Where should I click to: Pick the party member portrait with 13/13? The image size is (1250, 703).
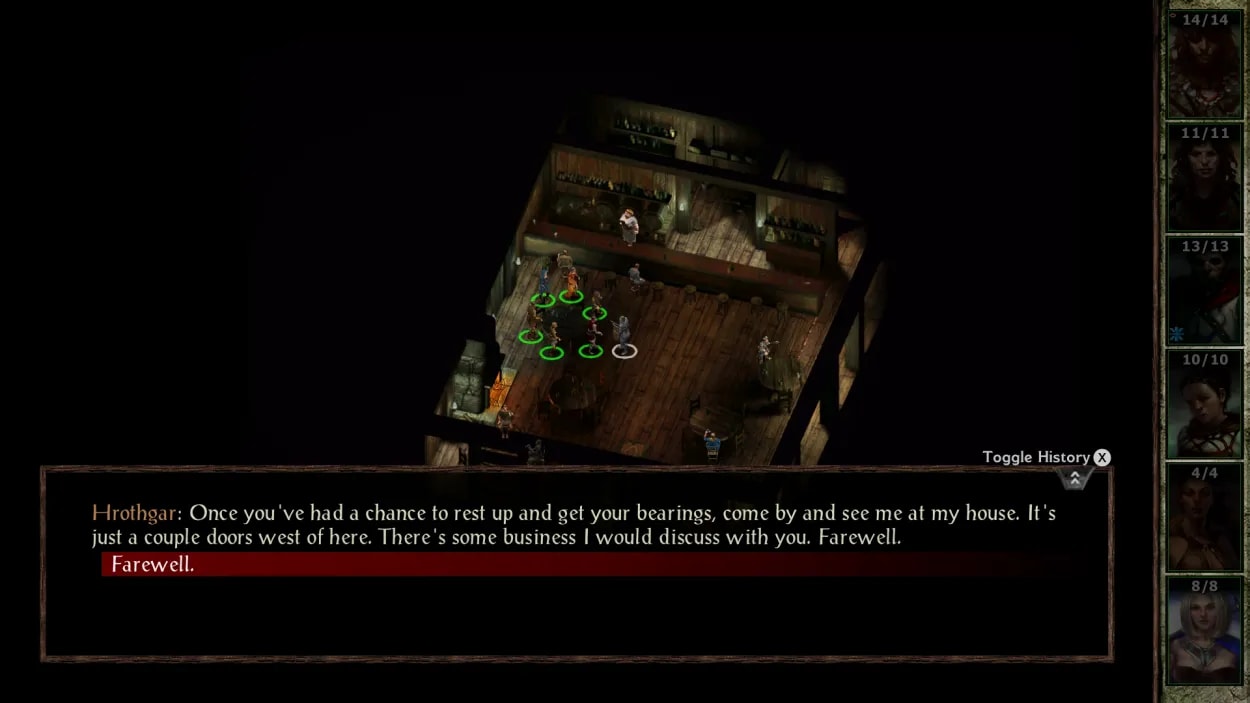pyautogui.click(x=1204, y=292)
